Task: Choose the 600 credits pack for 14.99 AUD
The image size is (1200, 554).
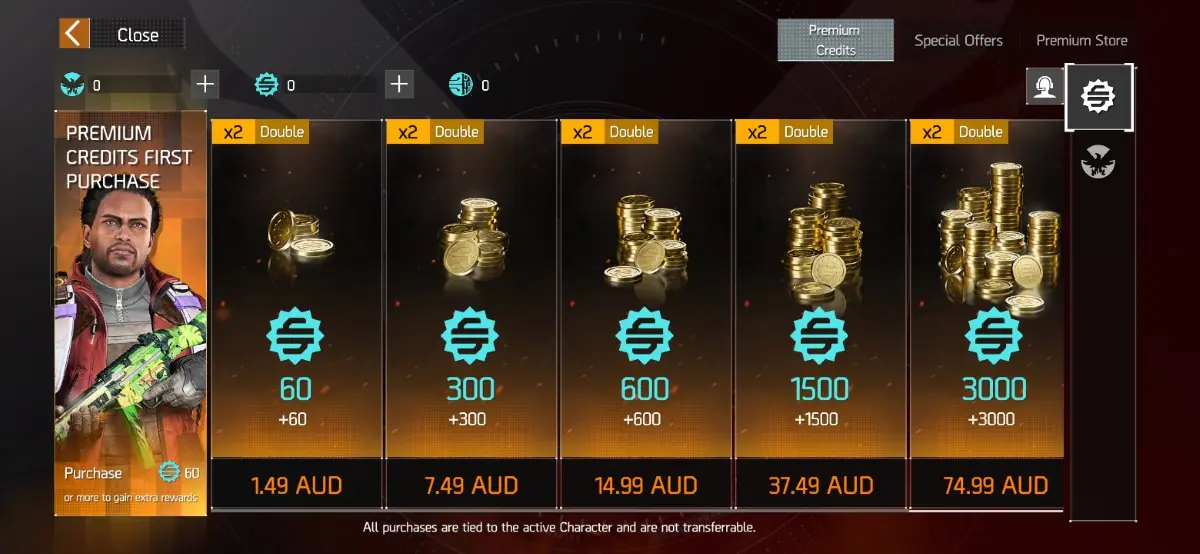Action: (646, 486)
